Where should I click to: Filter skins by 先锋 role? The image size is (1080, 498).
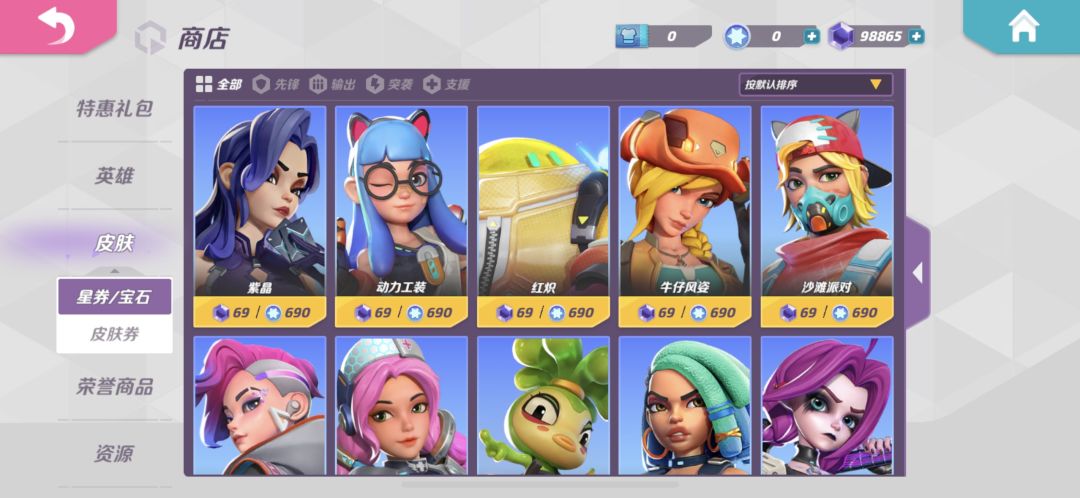(x=276, y=84)
